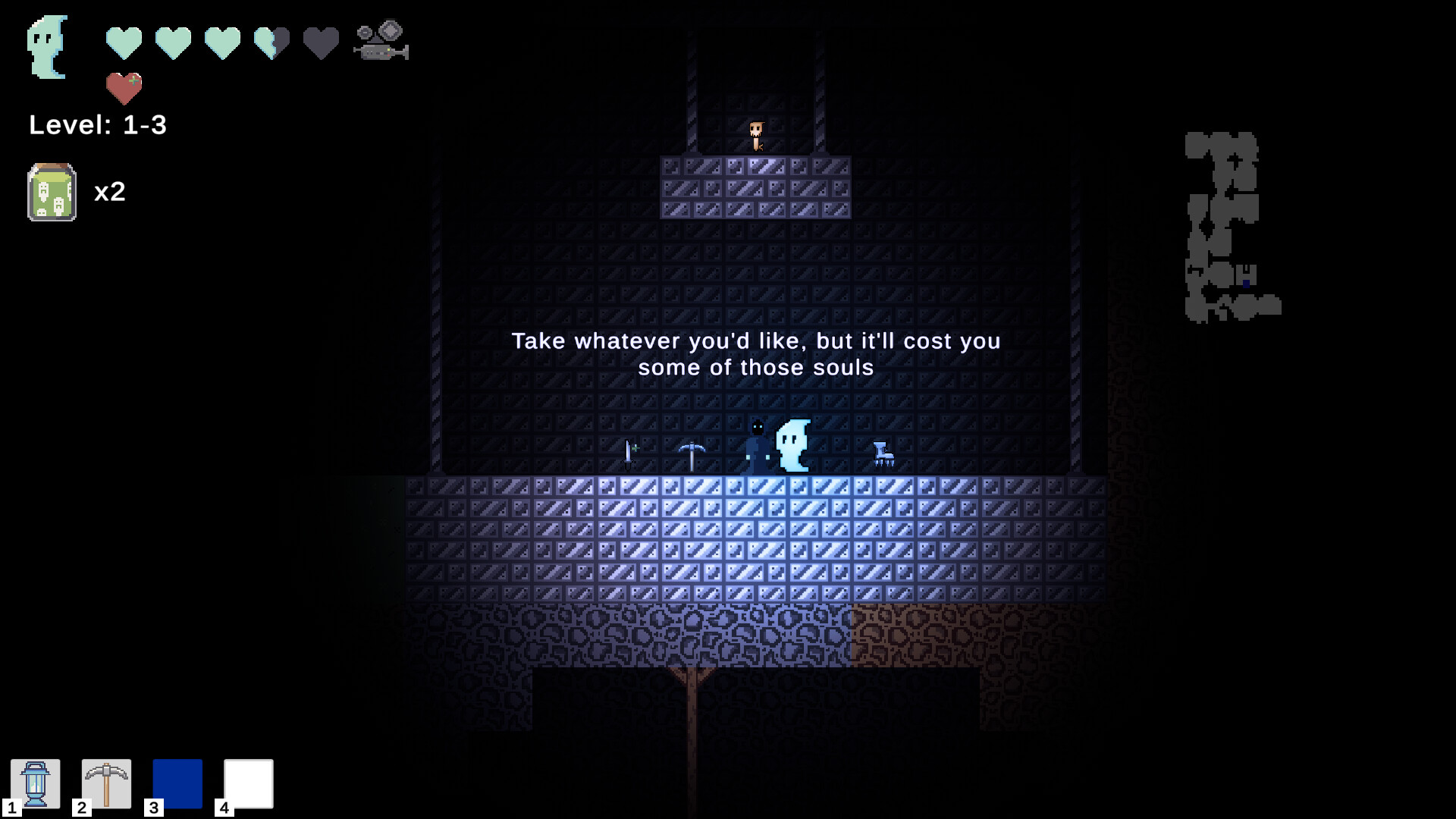
Task: Click the Level: 1-3 label
Action: coord(99,125)
